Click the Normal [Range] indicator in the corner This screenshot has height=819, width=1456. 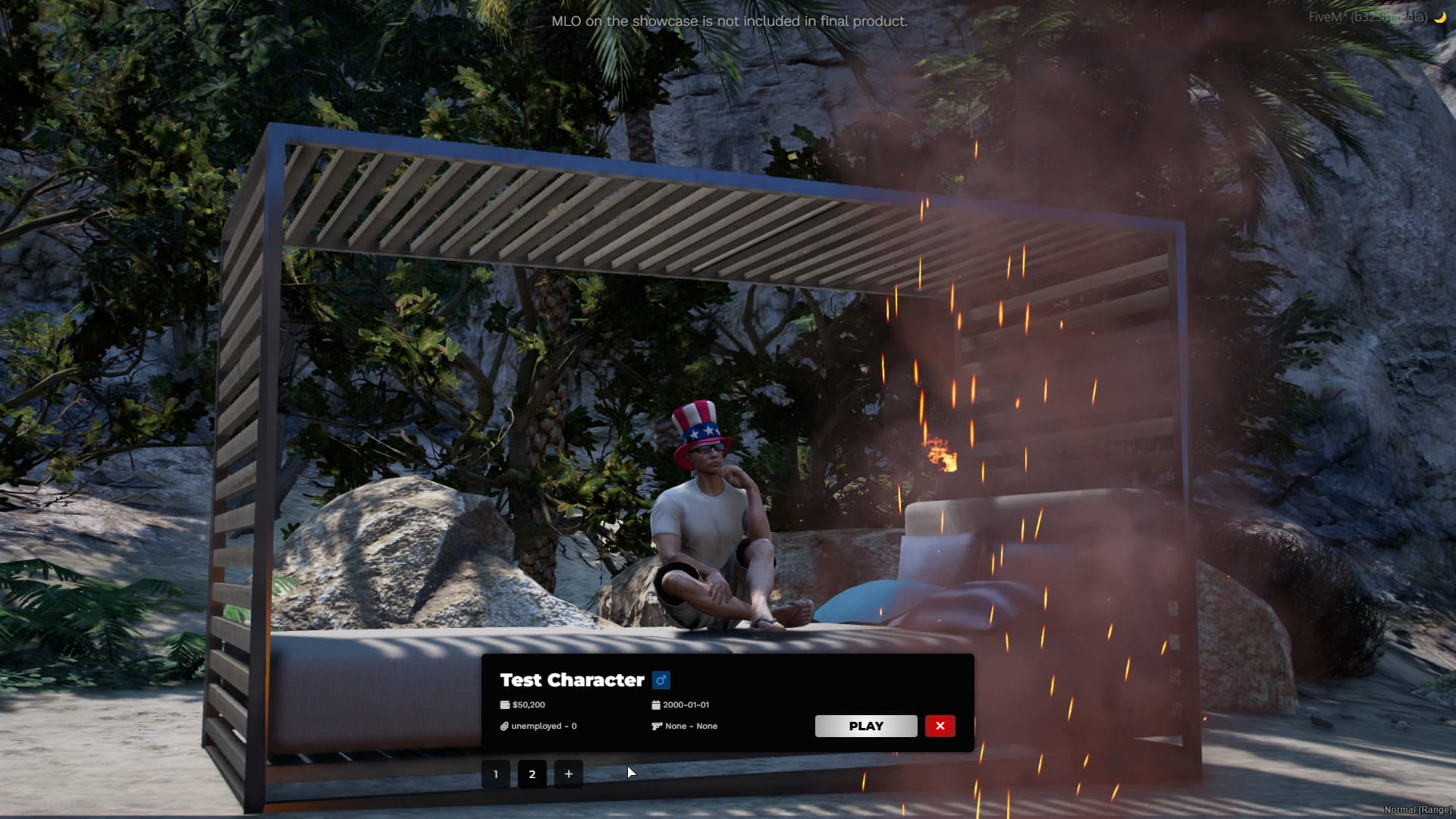[1420, 810]
